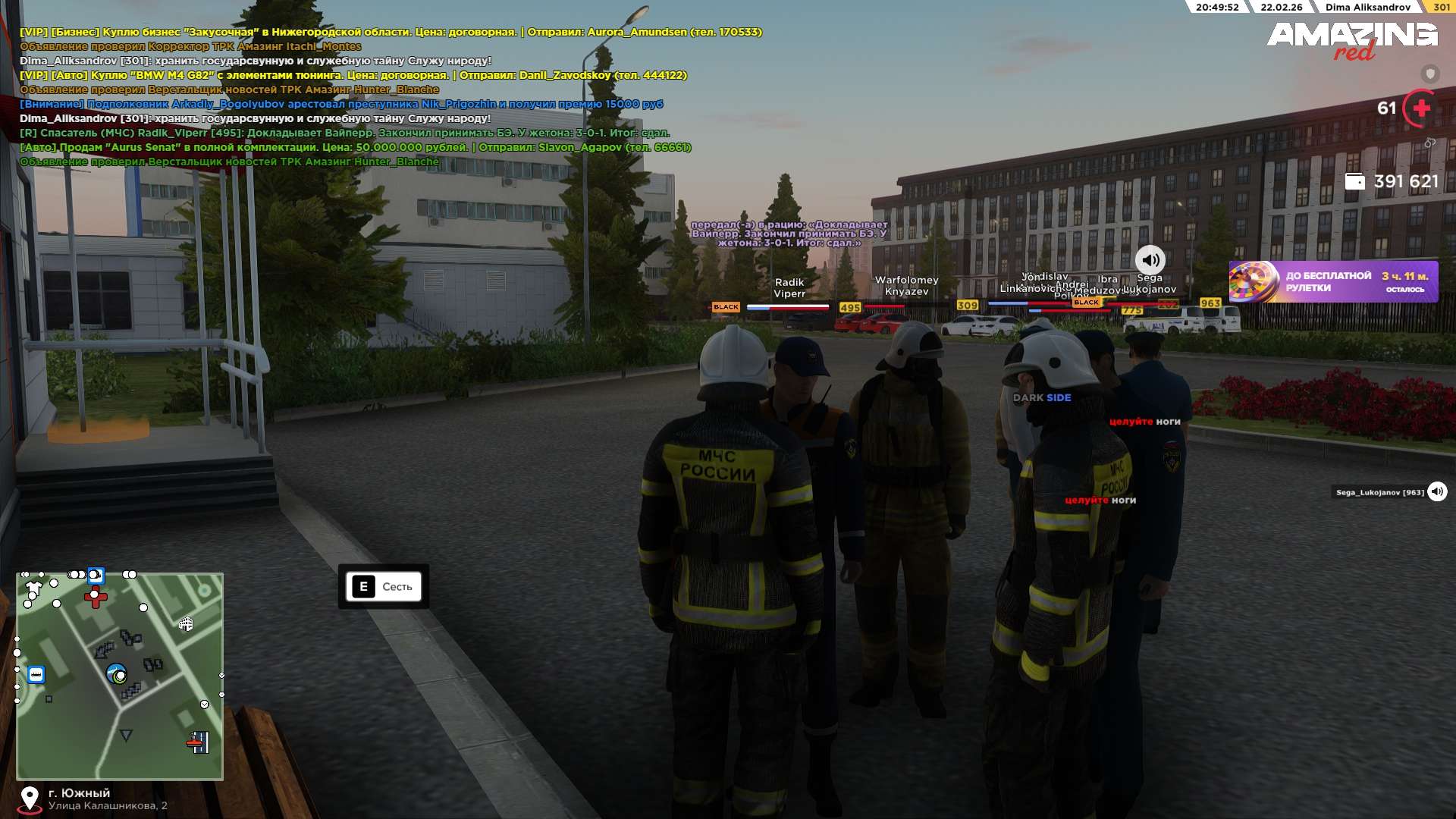This screenshot has width=1456, height=819.
Task: Click the BMW M4 G82 purchase ad in chat
Action: 353,75
